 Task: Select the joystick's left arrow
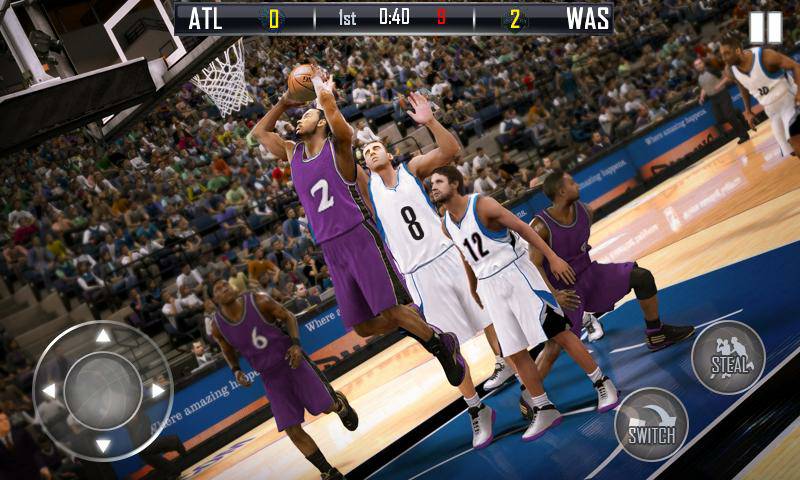pos(48,391)
